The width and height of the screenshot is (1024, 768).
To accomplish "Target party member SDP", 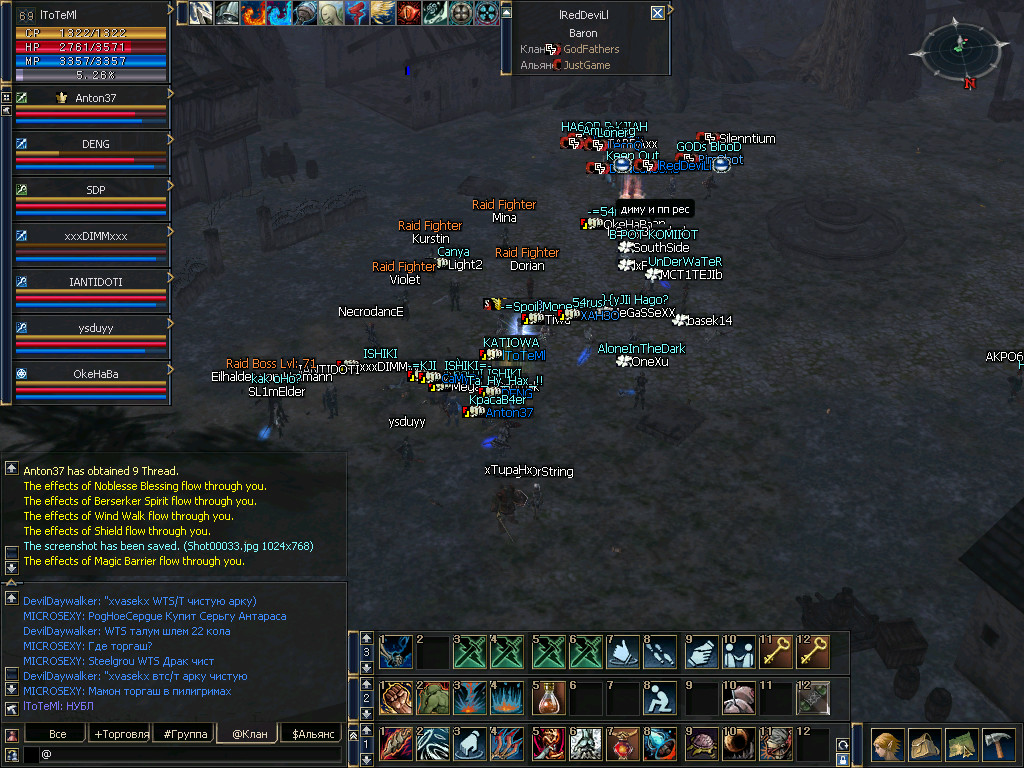I will point(96,190).
